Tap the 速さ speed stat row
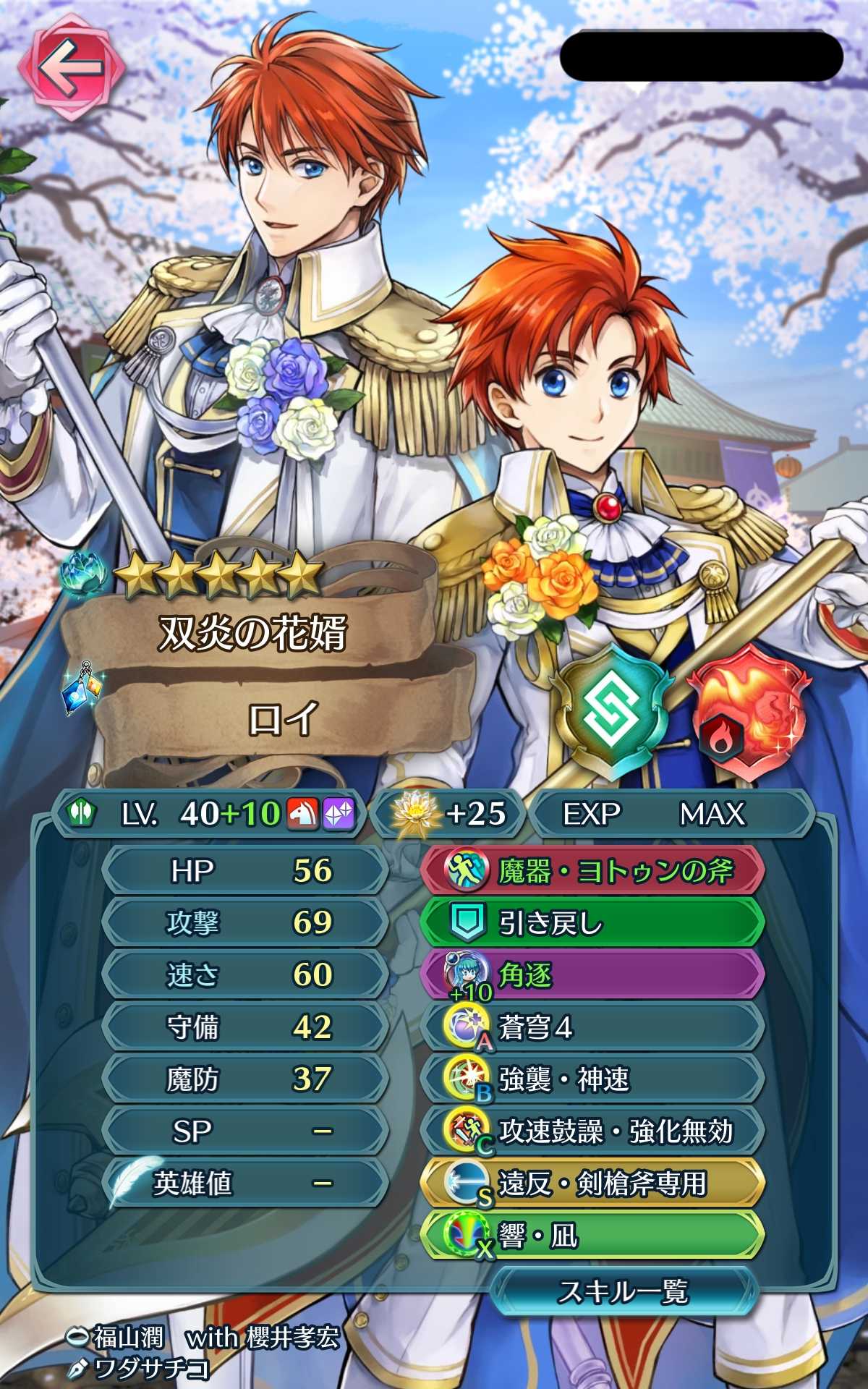The height and width of the screenshot is (1389, 868). (x=246, y=975)
